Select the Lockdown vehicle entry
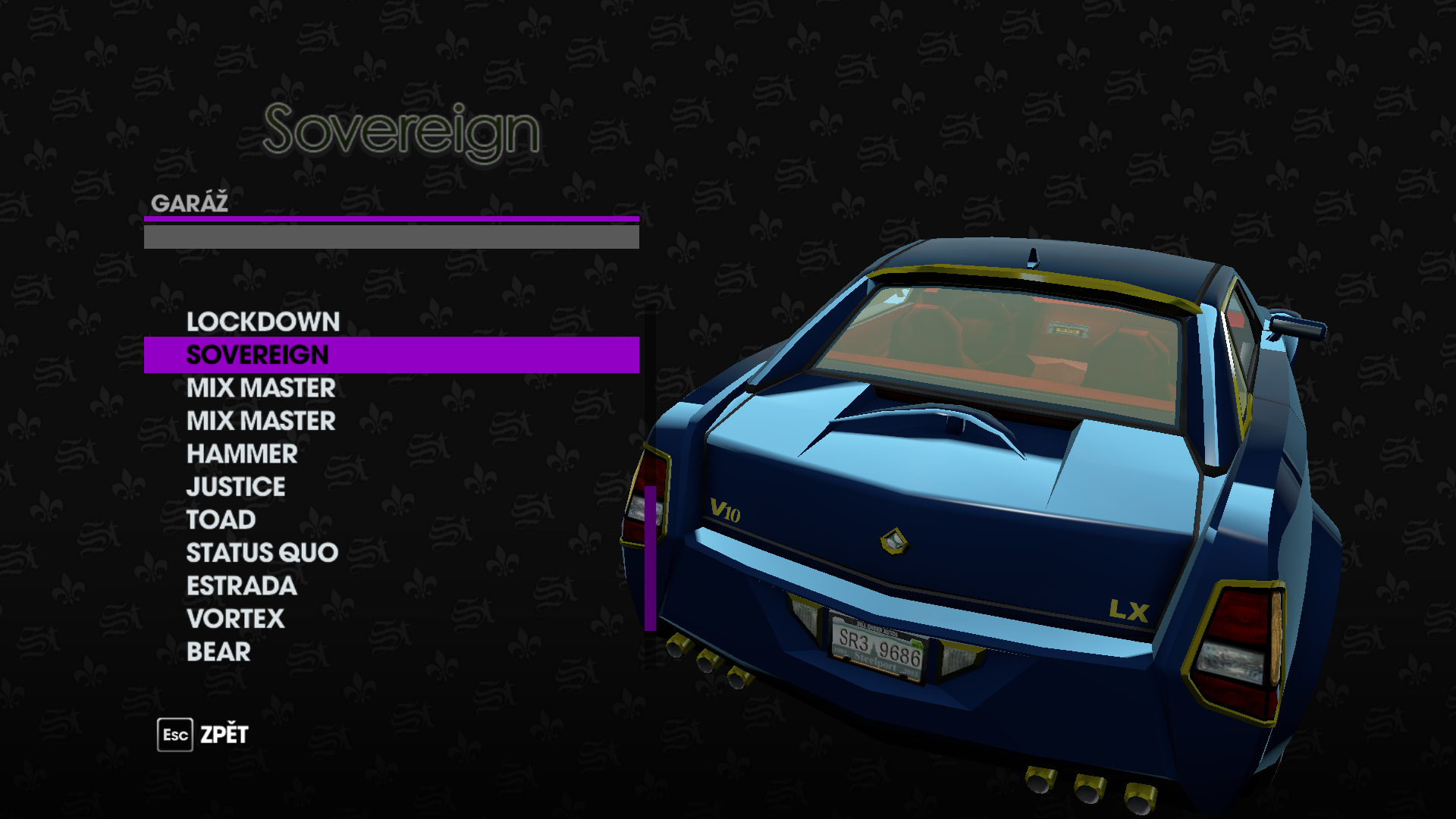Image resolution: width=1456 pixels, height=819 pixels. click(262, 322)
